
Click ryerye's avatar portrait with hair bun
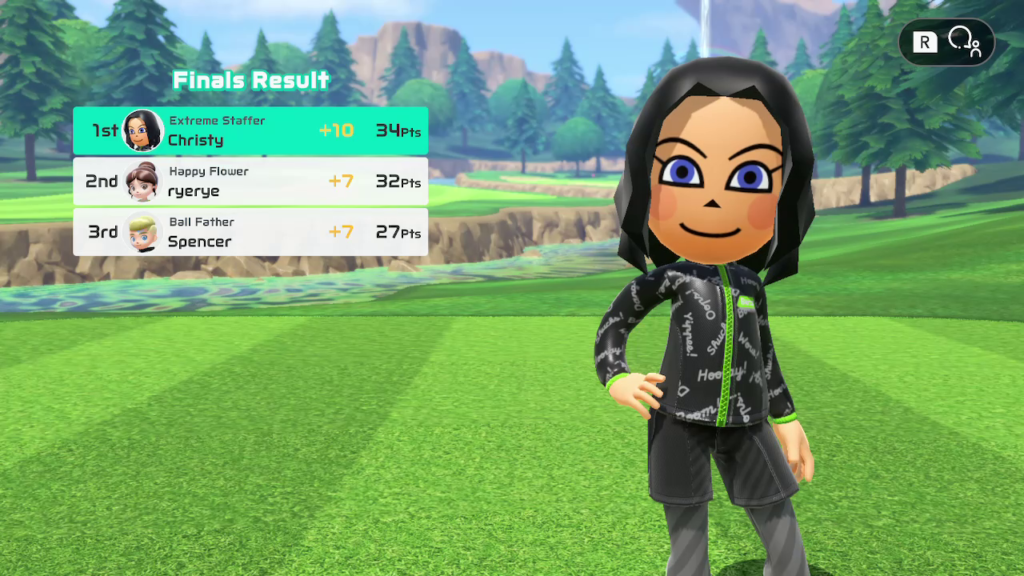tap(143, 182)
